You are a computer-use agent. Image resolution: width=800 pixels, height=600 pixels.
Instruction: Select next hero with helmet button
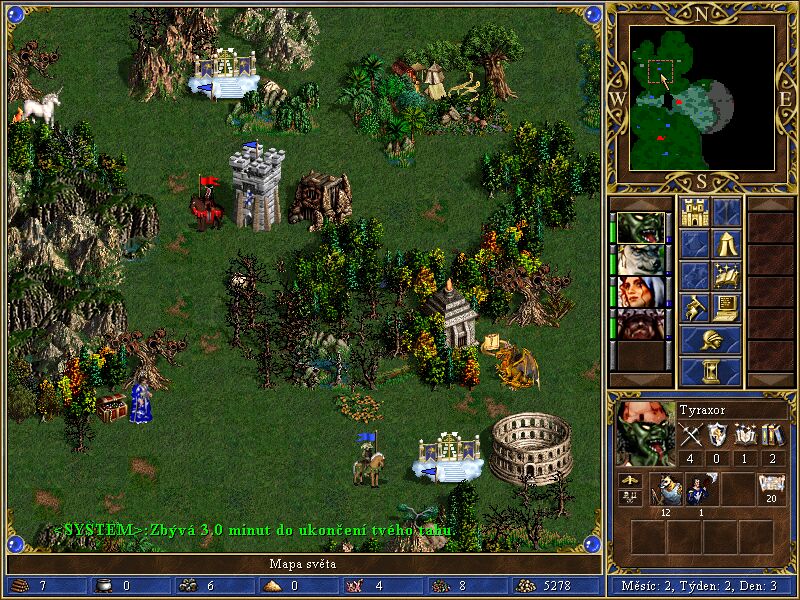click(x=711, y=340)
